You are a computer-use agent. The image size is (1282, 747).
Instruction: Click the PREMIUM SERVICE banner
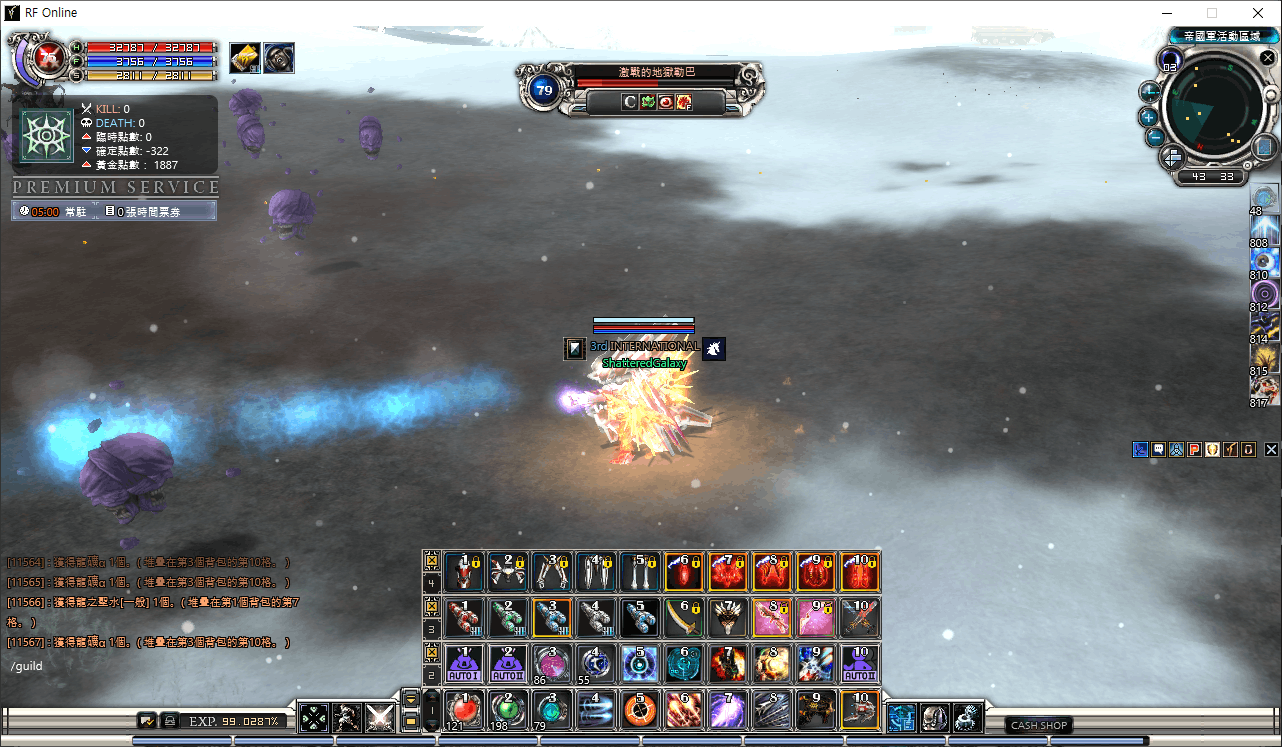[x=116, y=188]
